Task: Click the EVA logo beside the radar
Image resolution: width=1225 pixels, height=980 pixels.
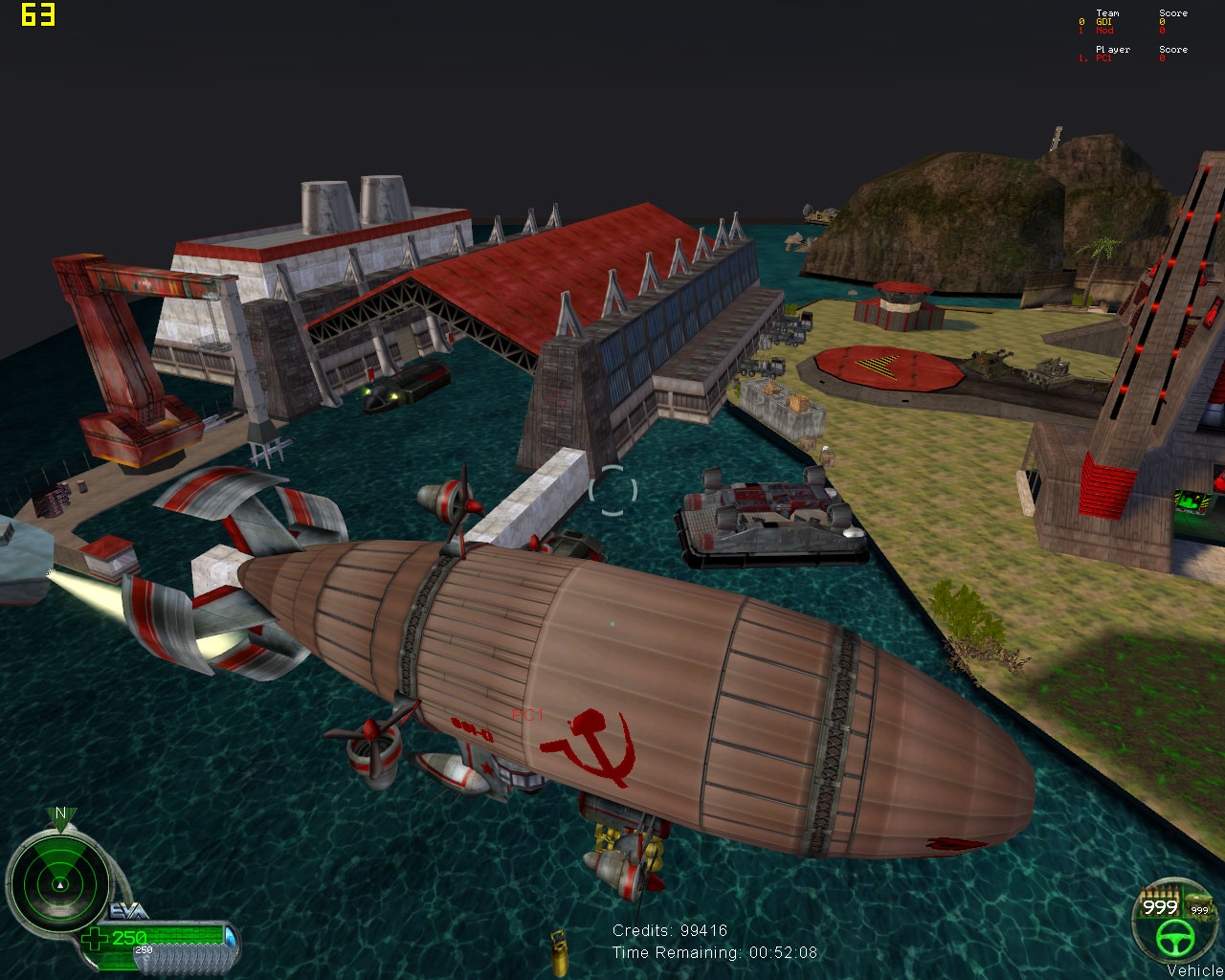Action: coord(129,911)
